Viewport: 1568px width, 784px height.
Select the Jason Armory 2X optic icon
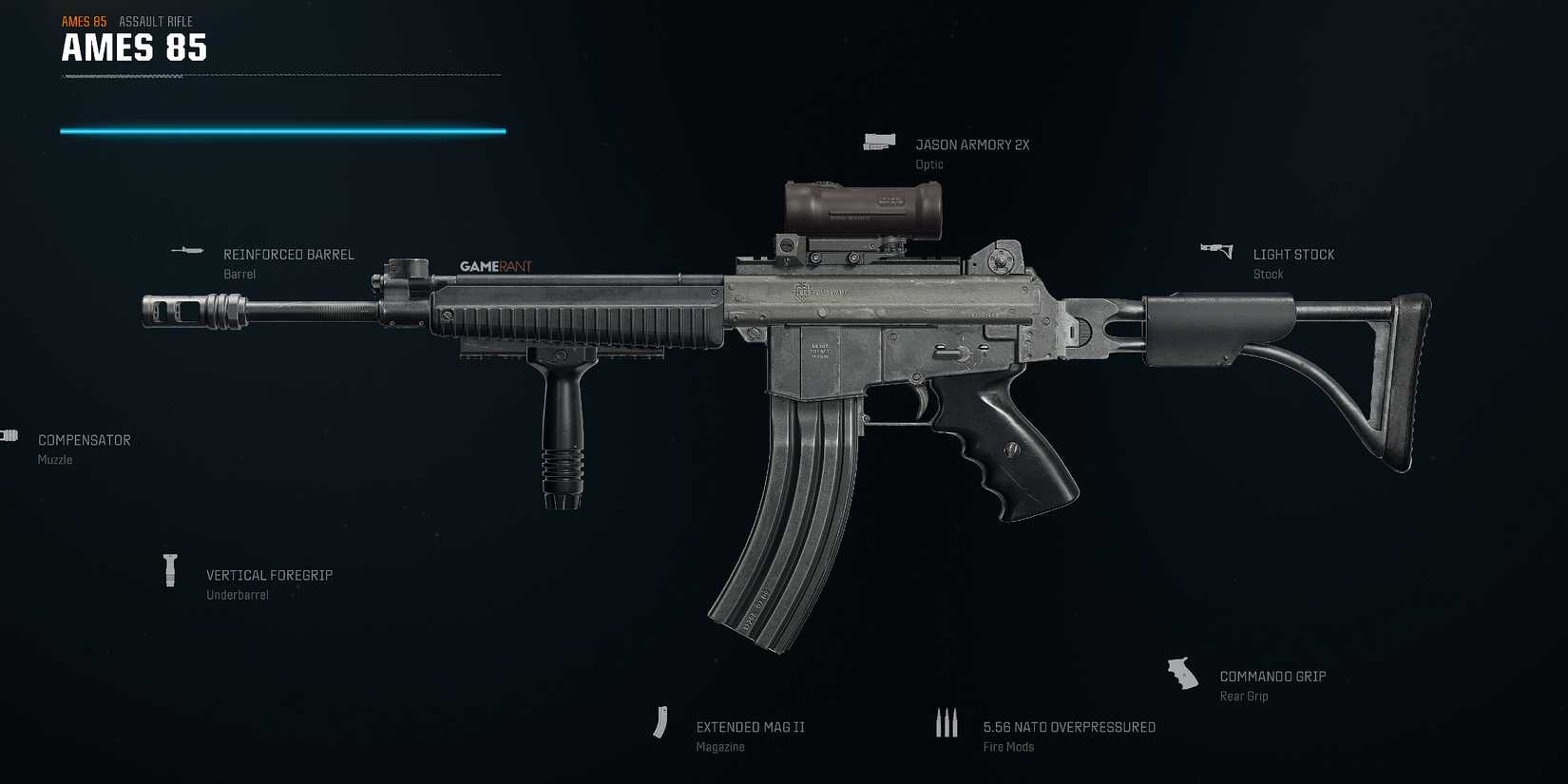[x=879, y=141]
